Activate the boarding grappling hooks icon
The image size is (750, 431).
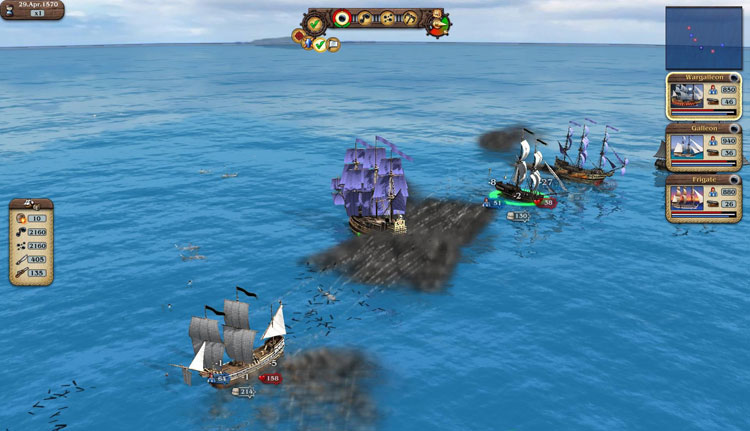[x=409, y=18]
